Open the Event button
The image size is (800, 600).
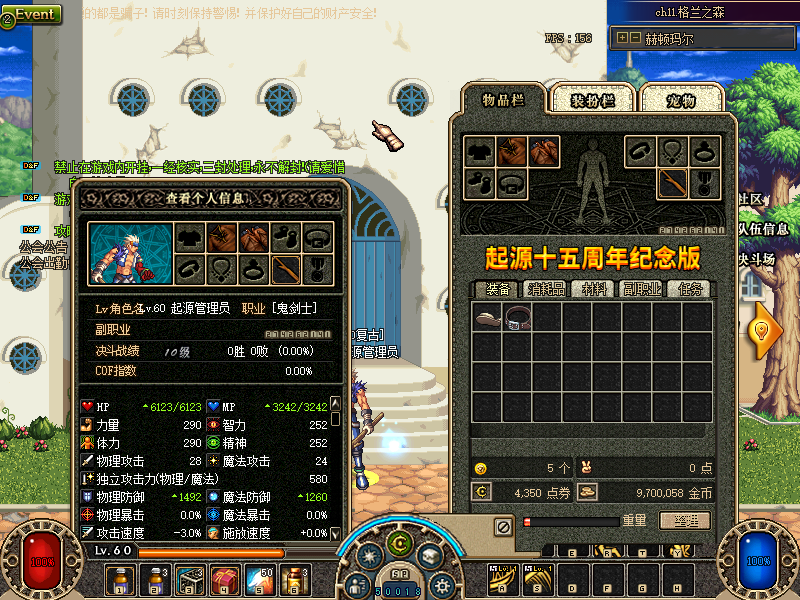(x=33, y=14)
